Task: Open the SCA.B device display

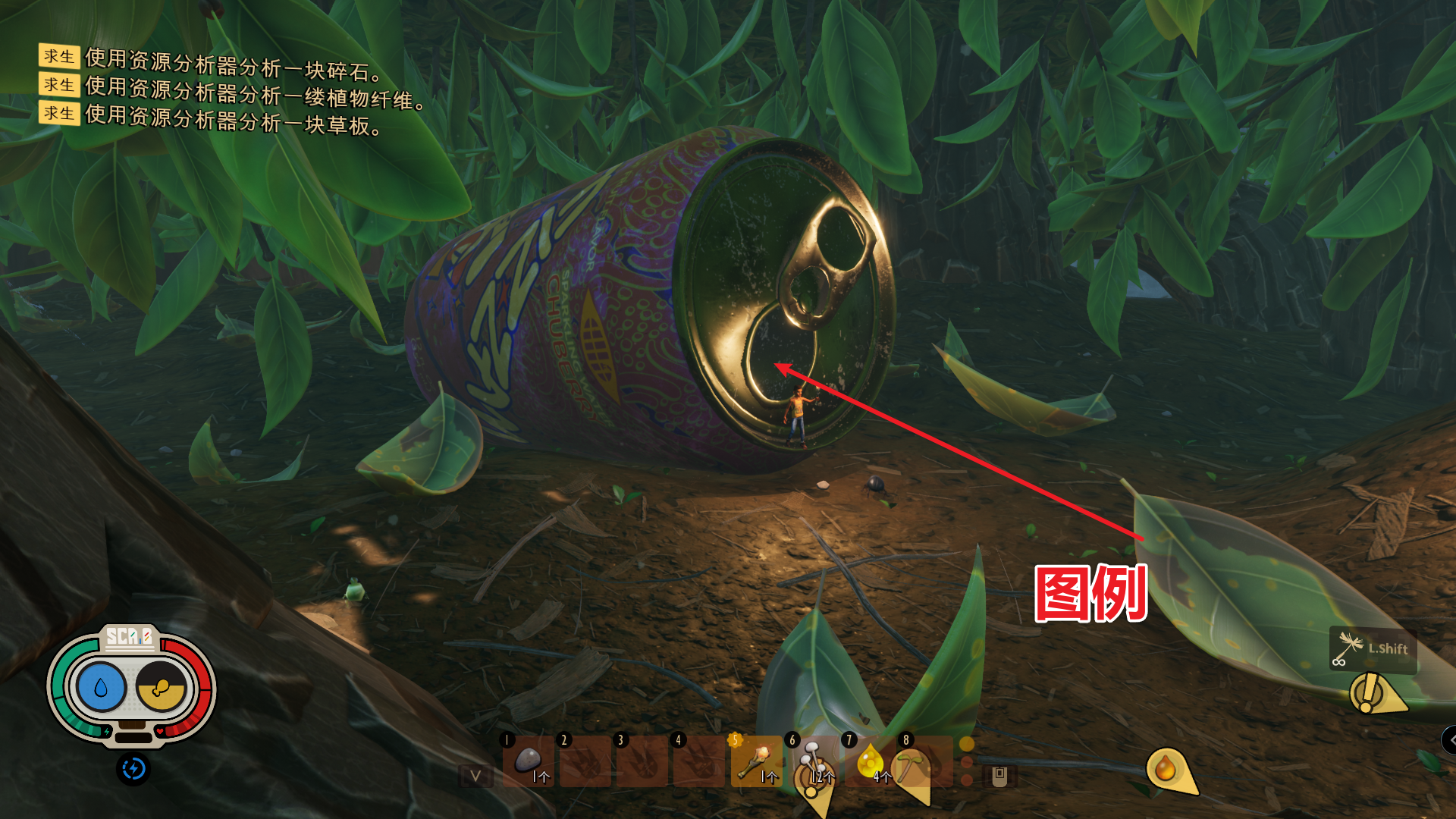Action: 130,686
